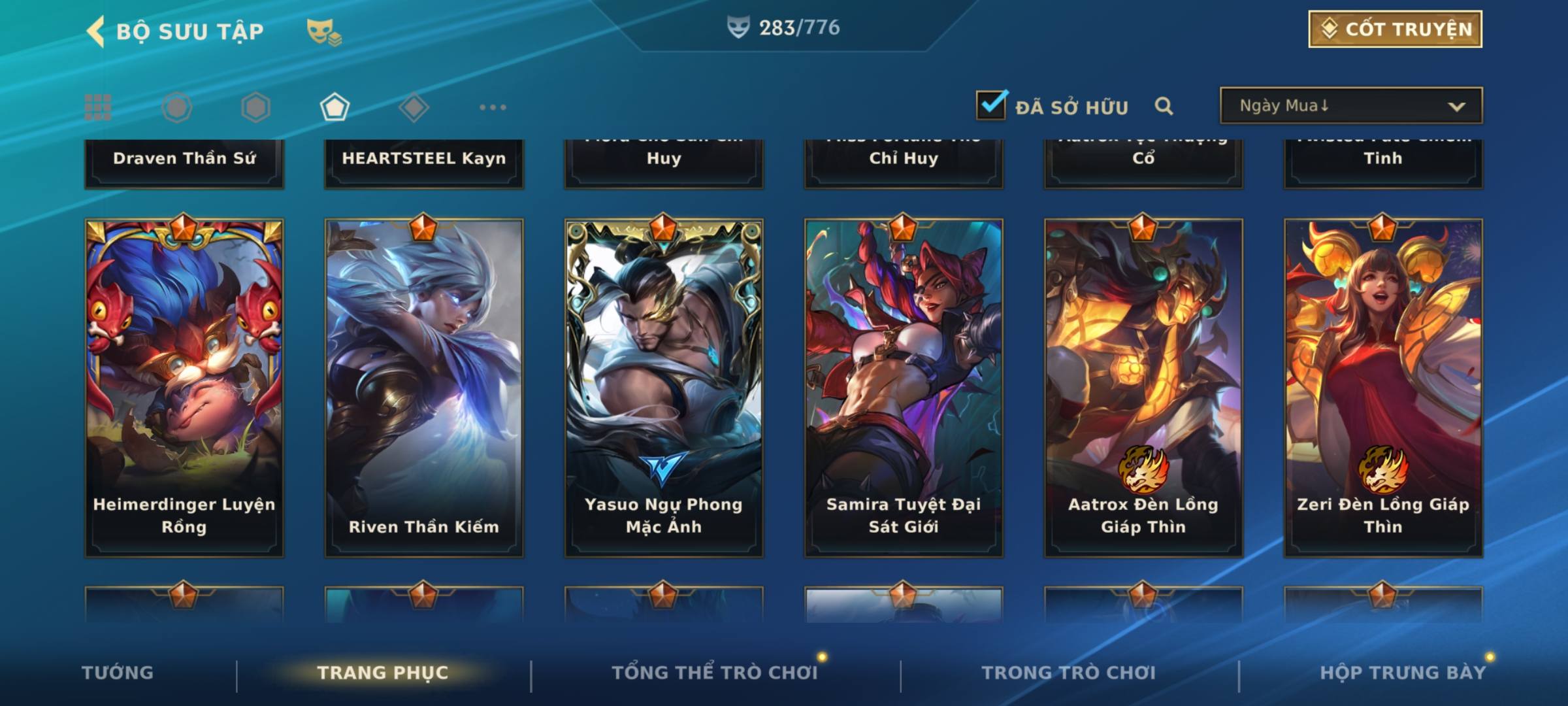Choose the pentagon rarity filter
Image resolution: width=1568 pixels, height=706 pixels.
[x=335, y=107]
